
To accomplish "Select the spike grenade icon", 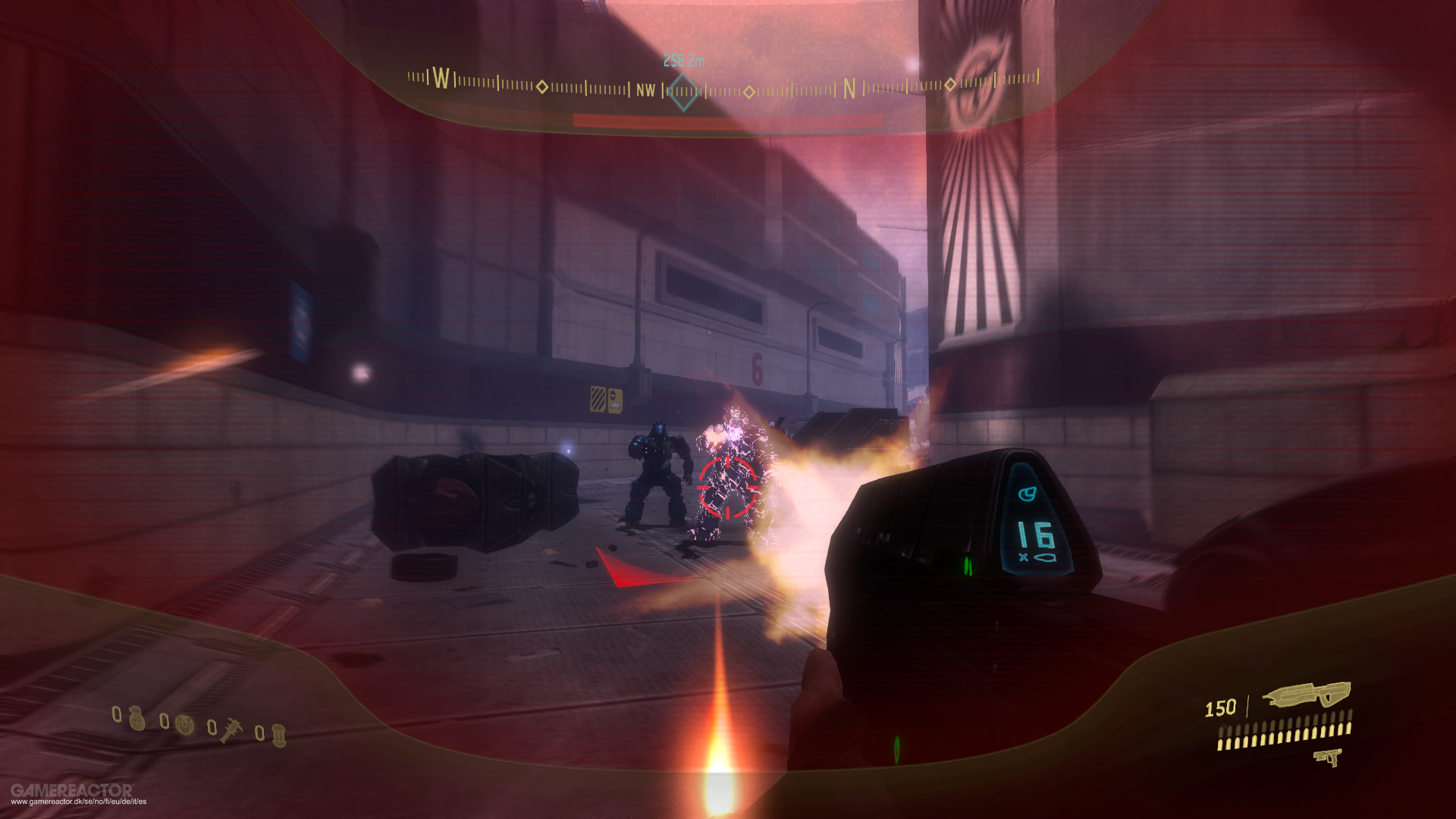I will point(231,732).
